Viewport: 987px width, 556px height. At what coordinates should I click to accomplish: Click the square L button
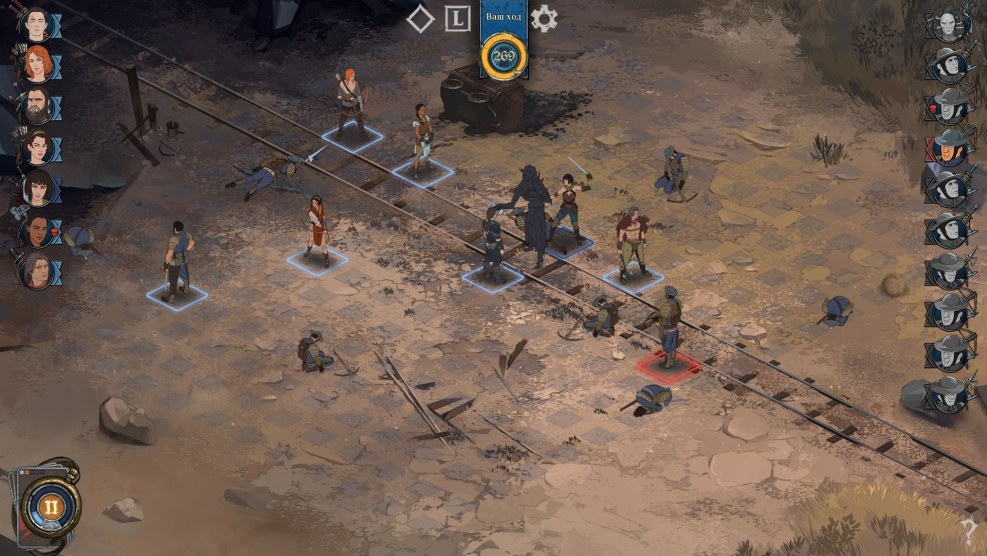tap(457, 18)
